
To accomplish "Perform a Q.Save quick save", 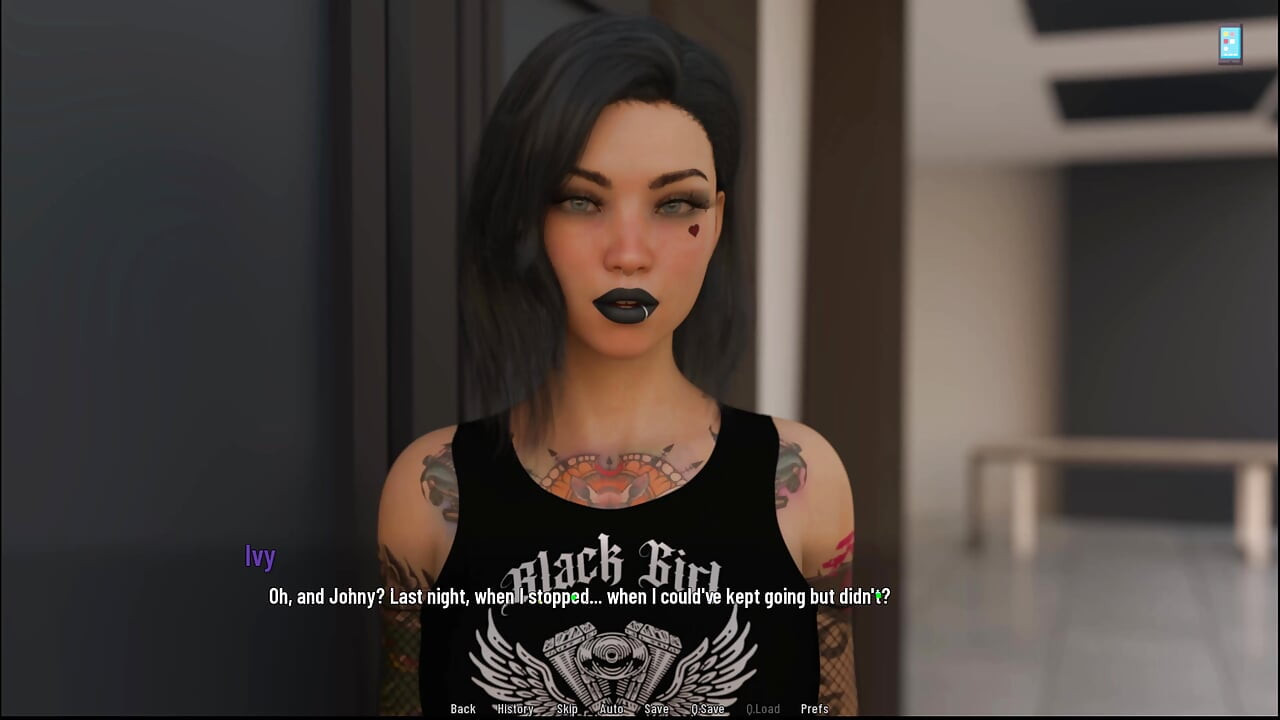I will pyautogui.click(x=707, y=709).
